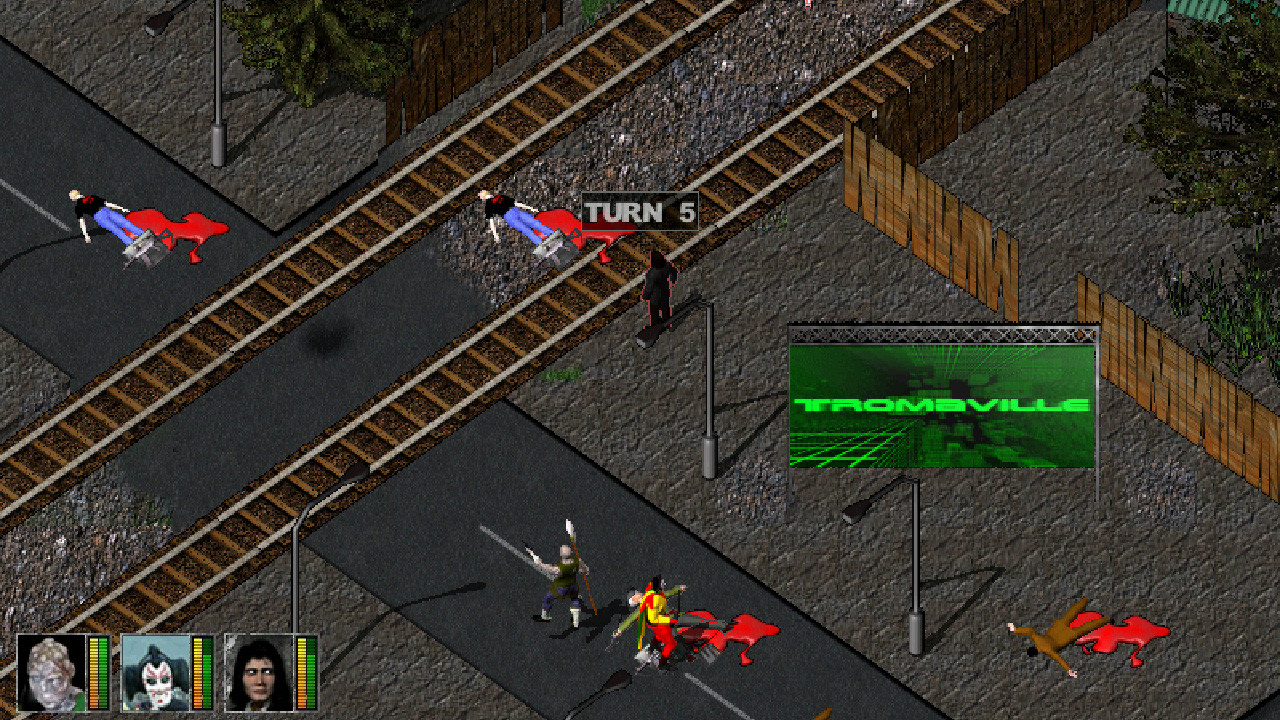
Task: Choose the kabuki-masked character portrait
Action: pos(156,673)
